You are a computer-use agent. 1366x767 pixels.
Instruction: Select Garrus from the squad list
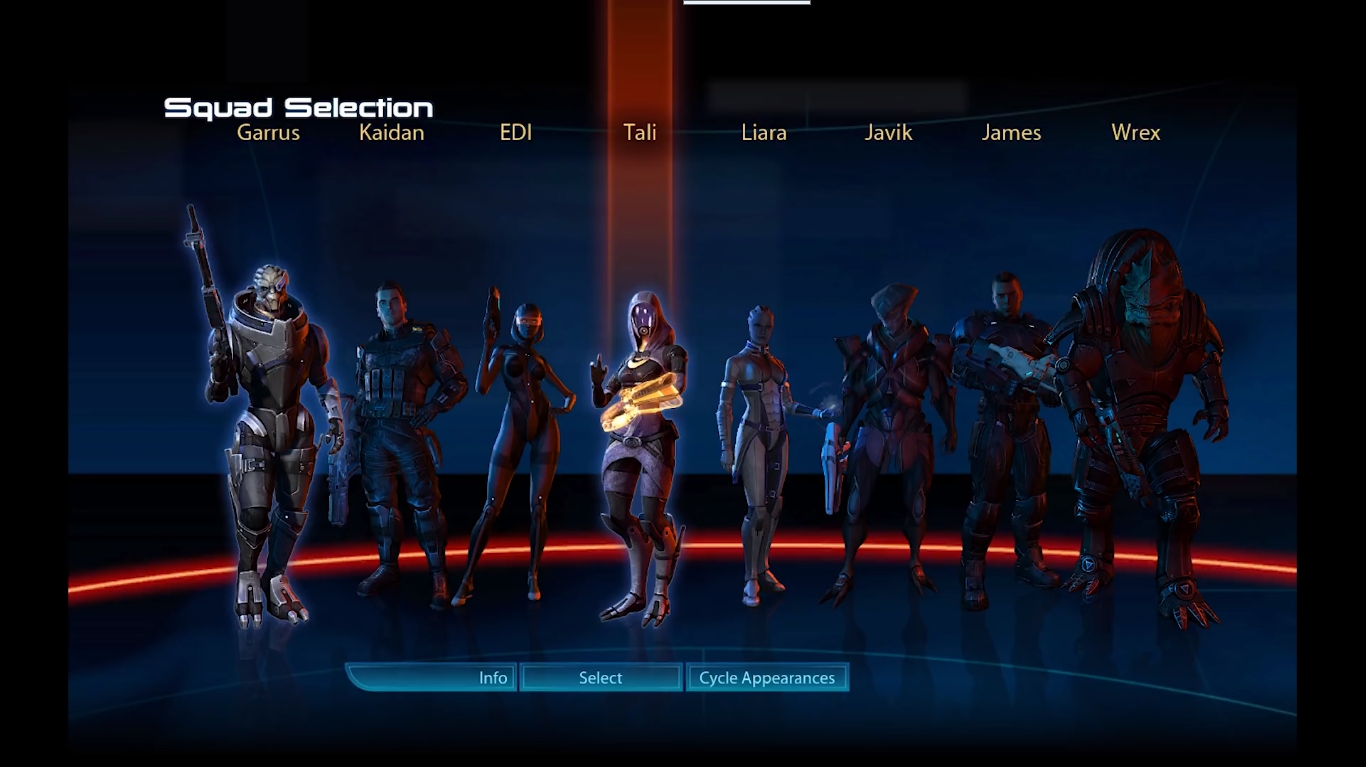coord(269,132)
